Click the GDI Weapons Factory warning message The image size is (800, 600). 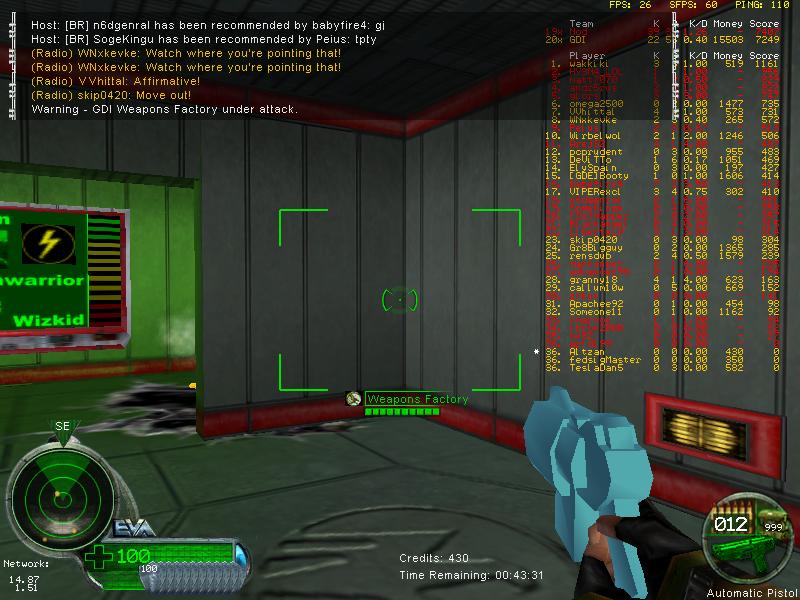point(164,108)
